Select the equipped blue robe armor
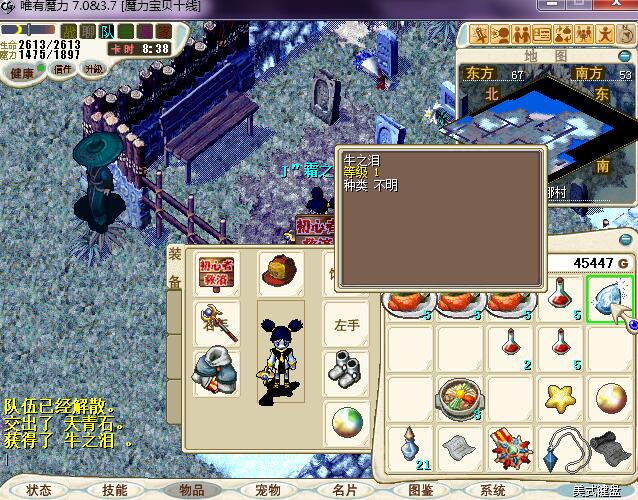The image size is (638, 500). coord(217,372)
